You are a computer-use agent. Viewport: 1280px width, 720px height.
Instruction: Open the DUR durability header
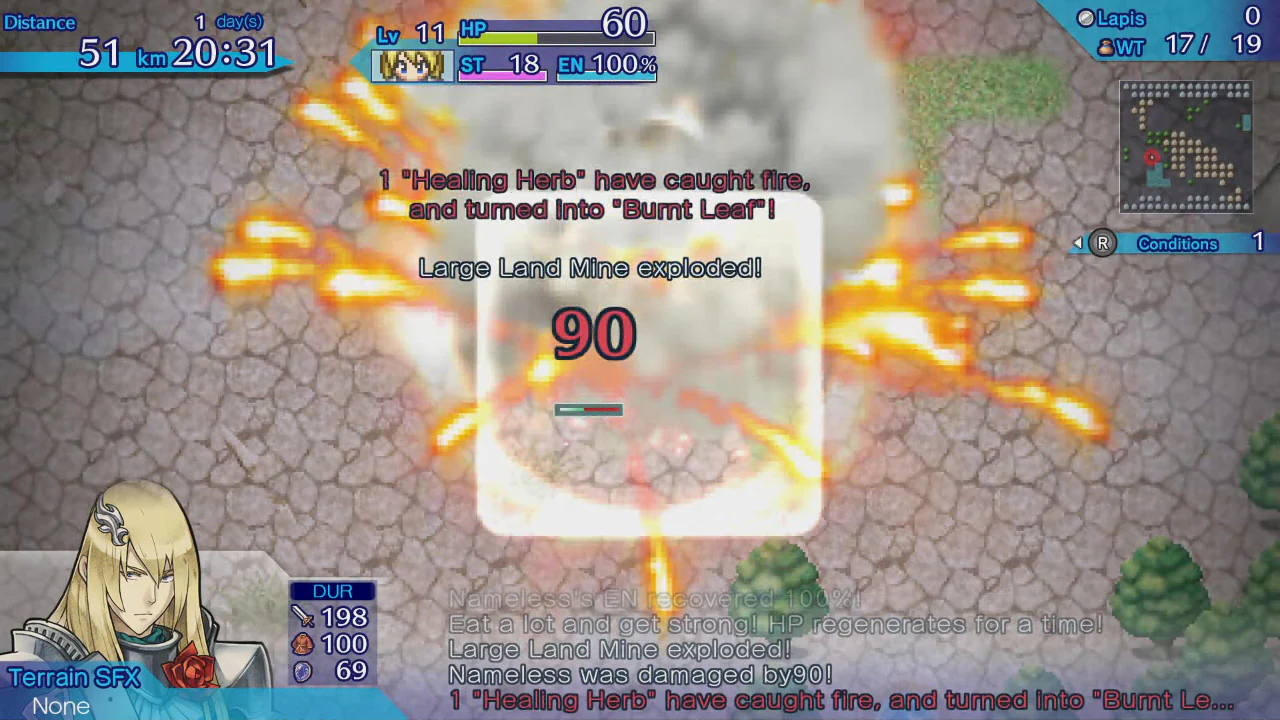coord(332,590)
